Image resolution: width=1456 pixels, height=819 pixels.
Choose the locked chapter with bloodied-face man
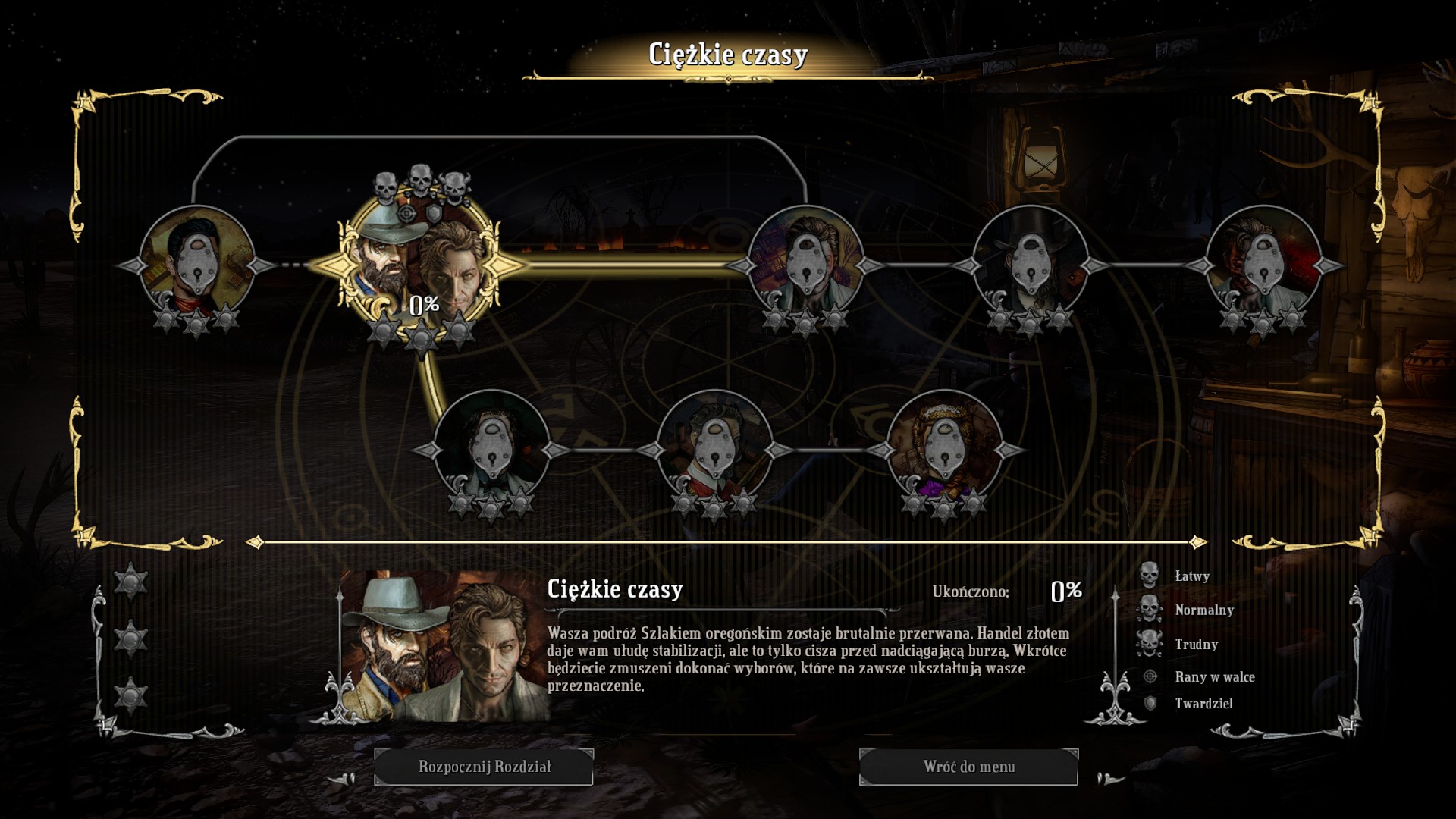[x=1263, y=265]
